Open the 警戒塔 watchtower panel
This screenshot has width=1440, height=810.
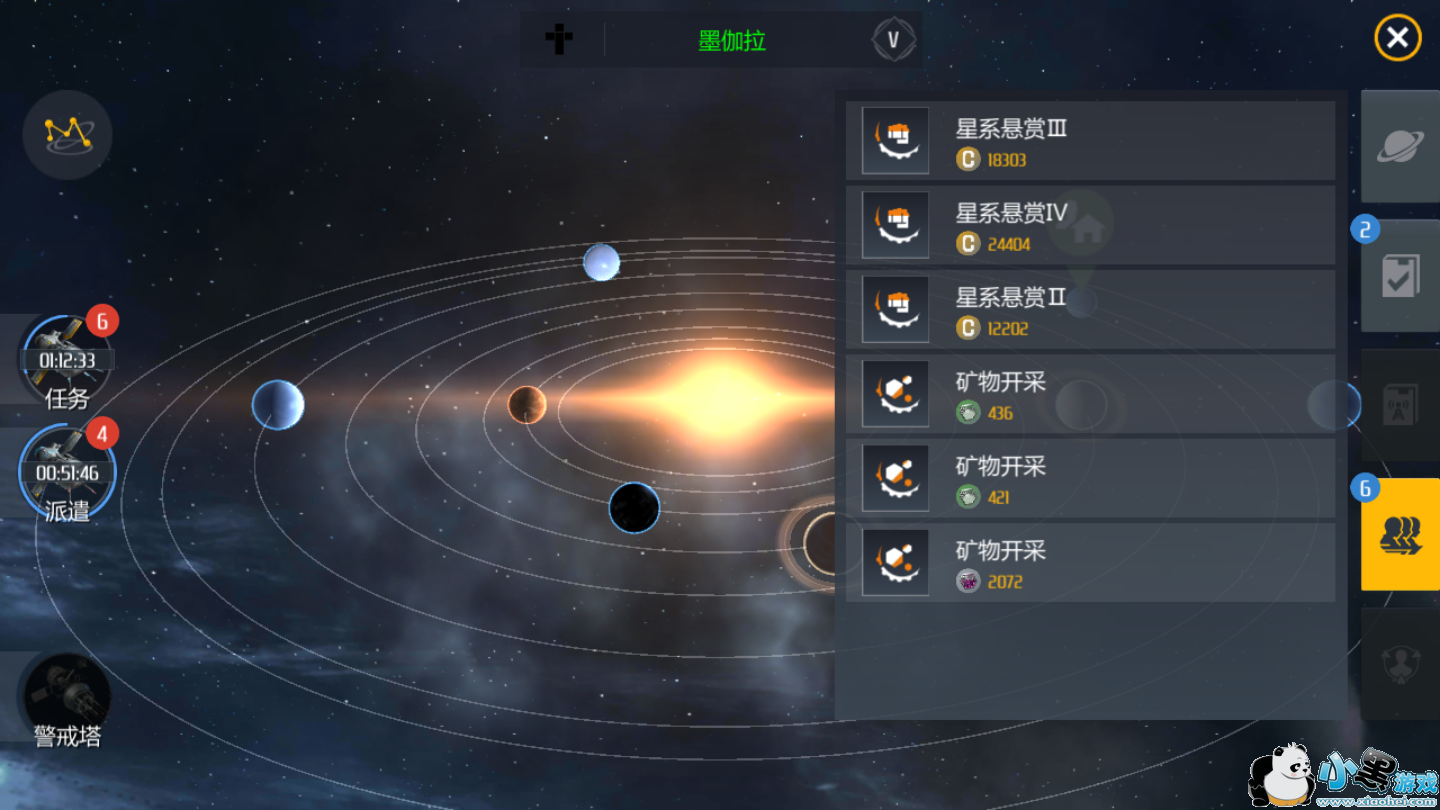pyautogui.click(x=67, y=700)
